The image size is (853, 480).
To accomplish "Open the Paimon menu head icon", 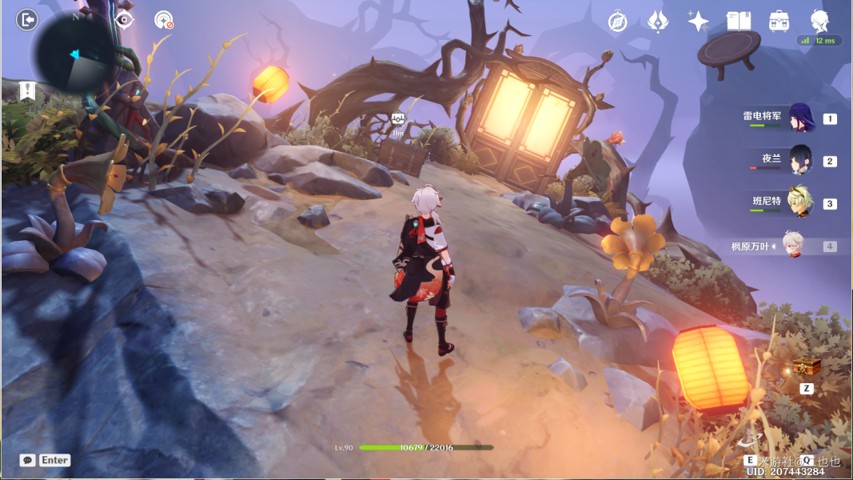I will [x=820, y=20].
